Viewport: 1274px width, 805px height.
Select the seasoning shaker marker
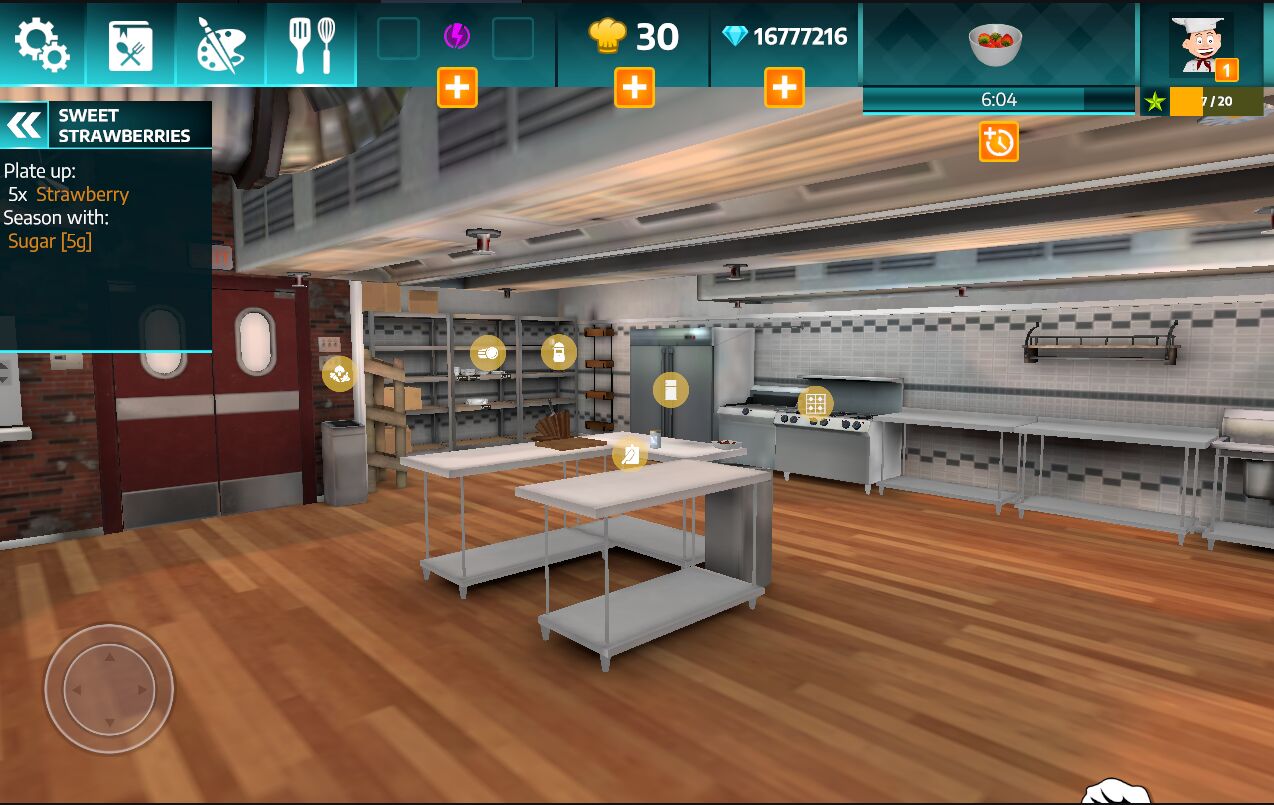(559, 352)
